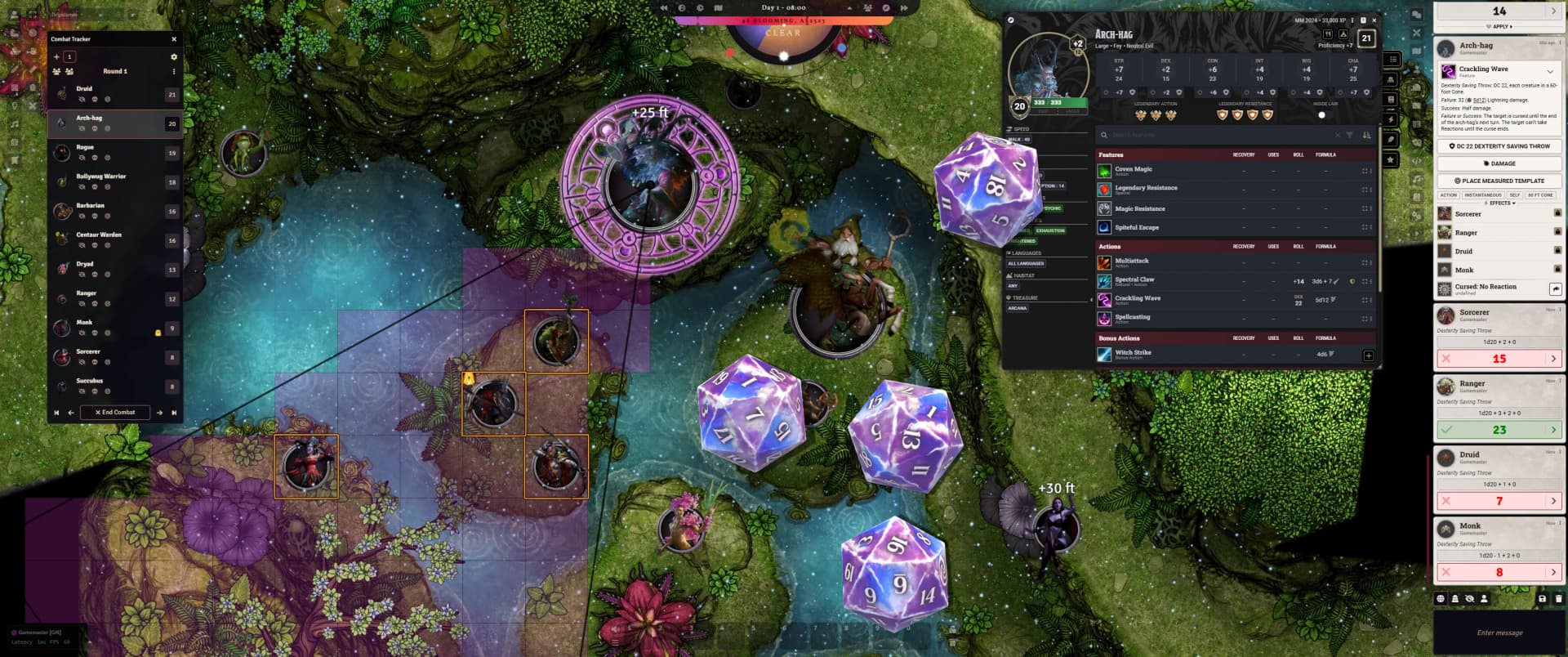Click the map icon in the time toolbar
This screenshot has width=1568, height=657.
point(719,8)
